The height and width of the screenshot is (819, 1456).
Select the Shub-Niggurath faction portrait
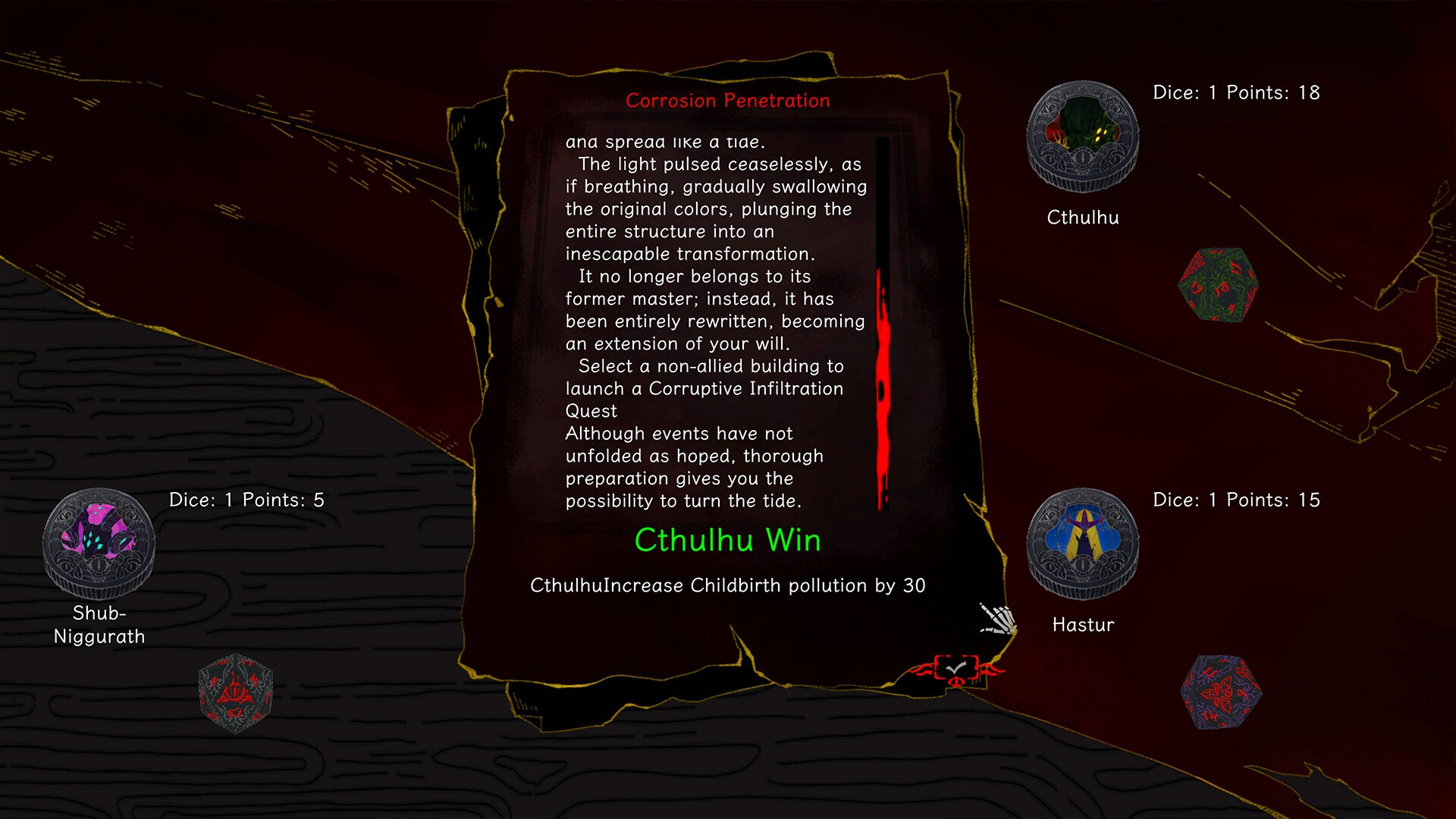coord(98,543)
